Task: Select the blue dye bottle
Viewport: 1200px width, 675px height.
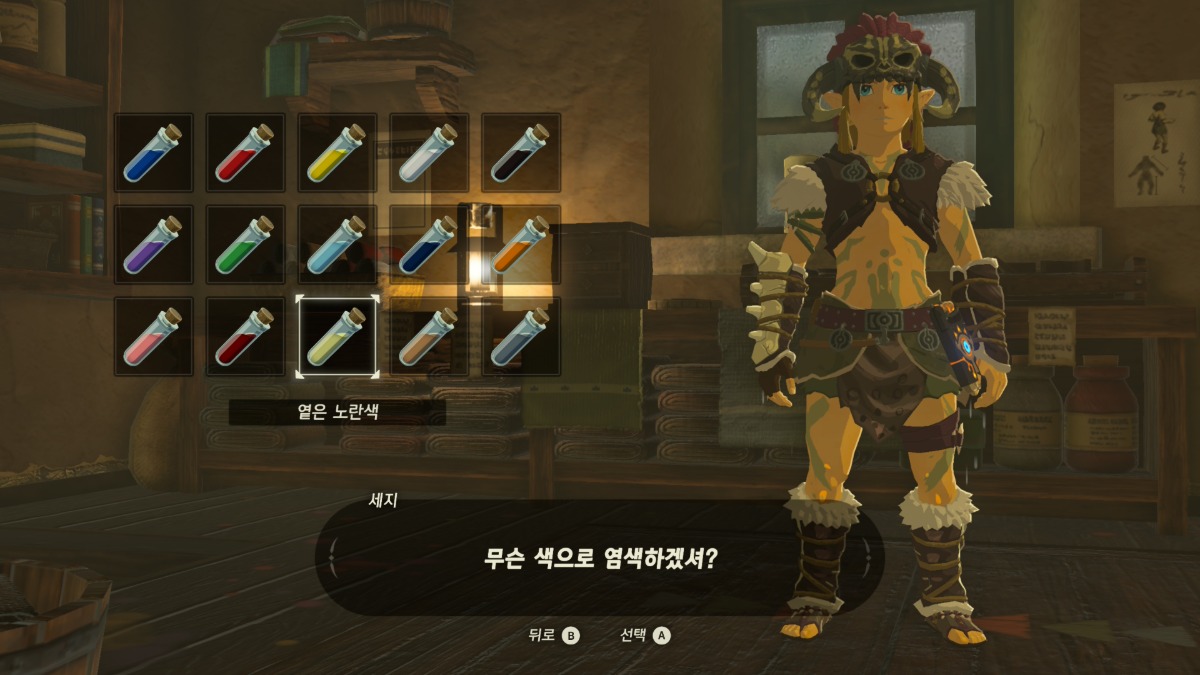Action: click(153, 152)
